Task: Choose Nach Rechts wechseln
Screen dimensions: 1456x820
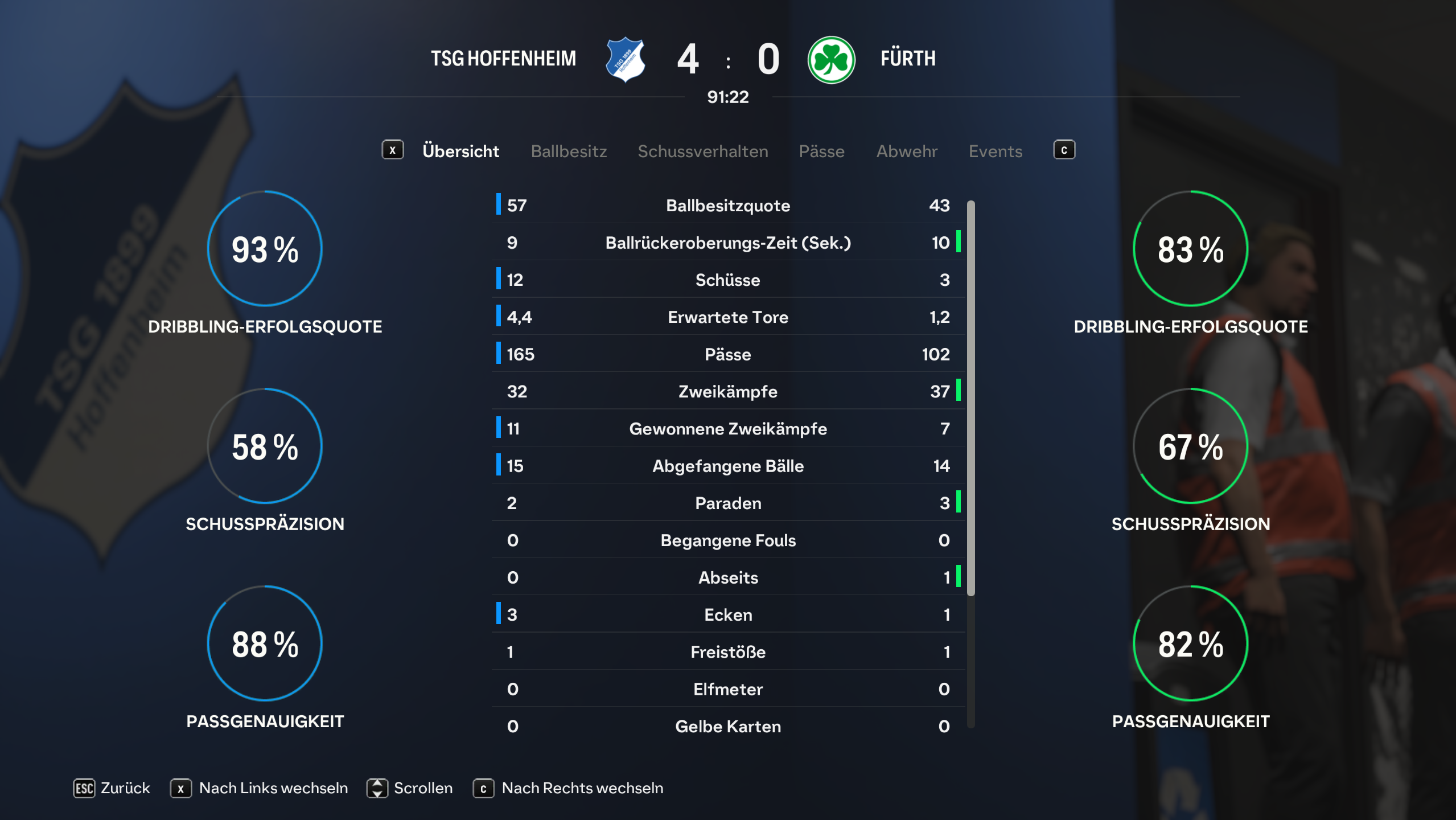Action: click(x=568, y=788)
